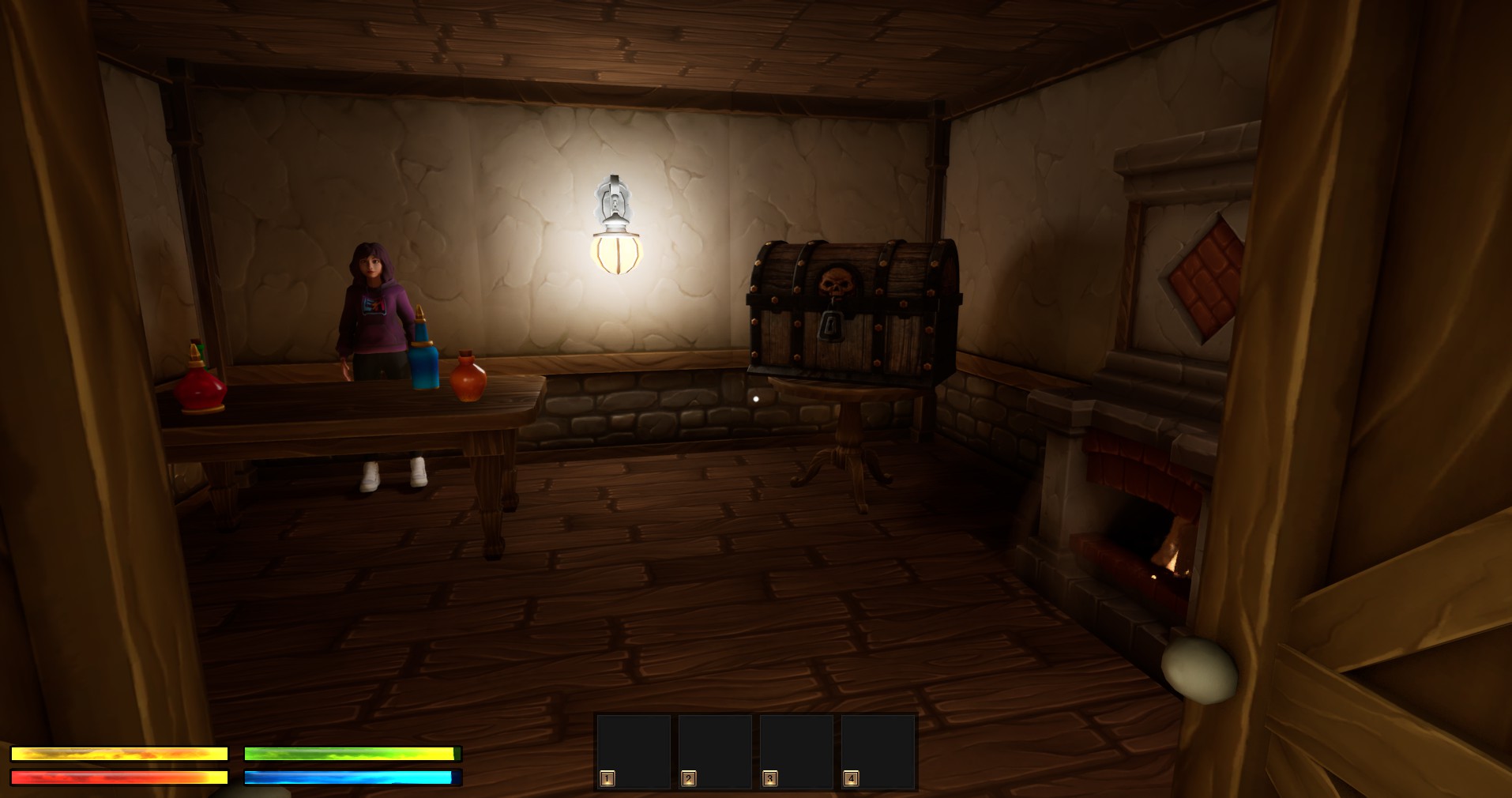Select hotbar slot number 1
Viewport: 1512px width, 798px height.
tap(634, 751)
